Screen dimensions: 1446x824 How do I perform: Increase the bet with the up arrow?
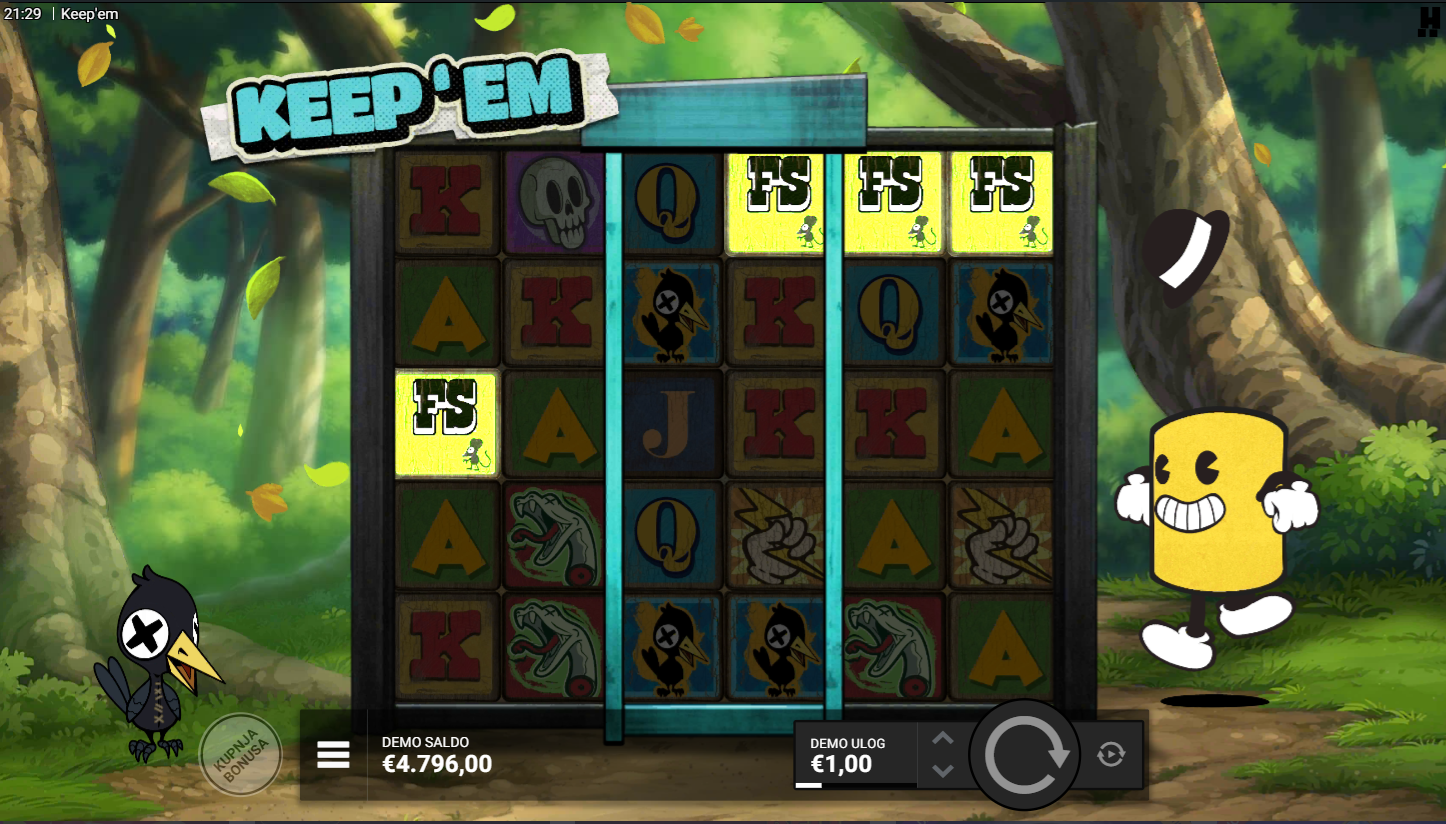(943, 739)
